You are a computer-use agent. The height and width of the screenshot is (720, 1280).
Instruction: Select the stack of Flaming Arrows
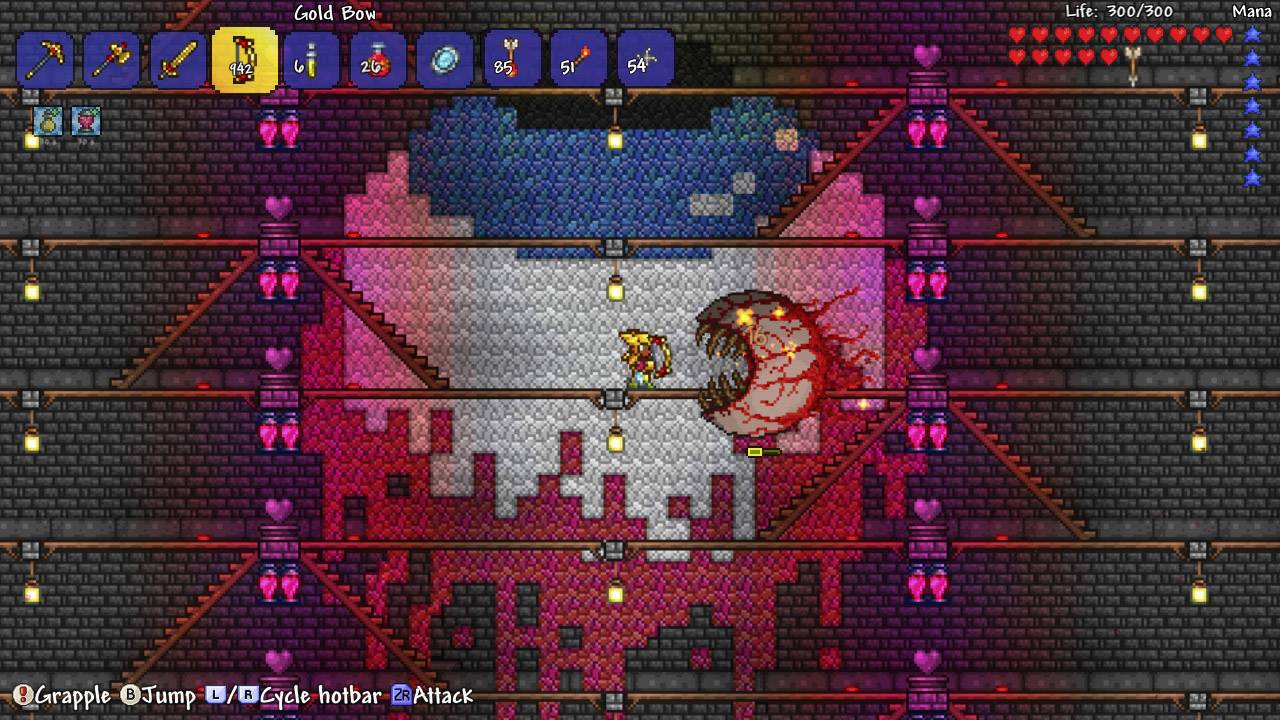[x=510, y=58]
